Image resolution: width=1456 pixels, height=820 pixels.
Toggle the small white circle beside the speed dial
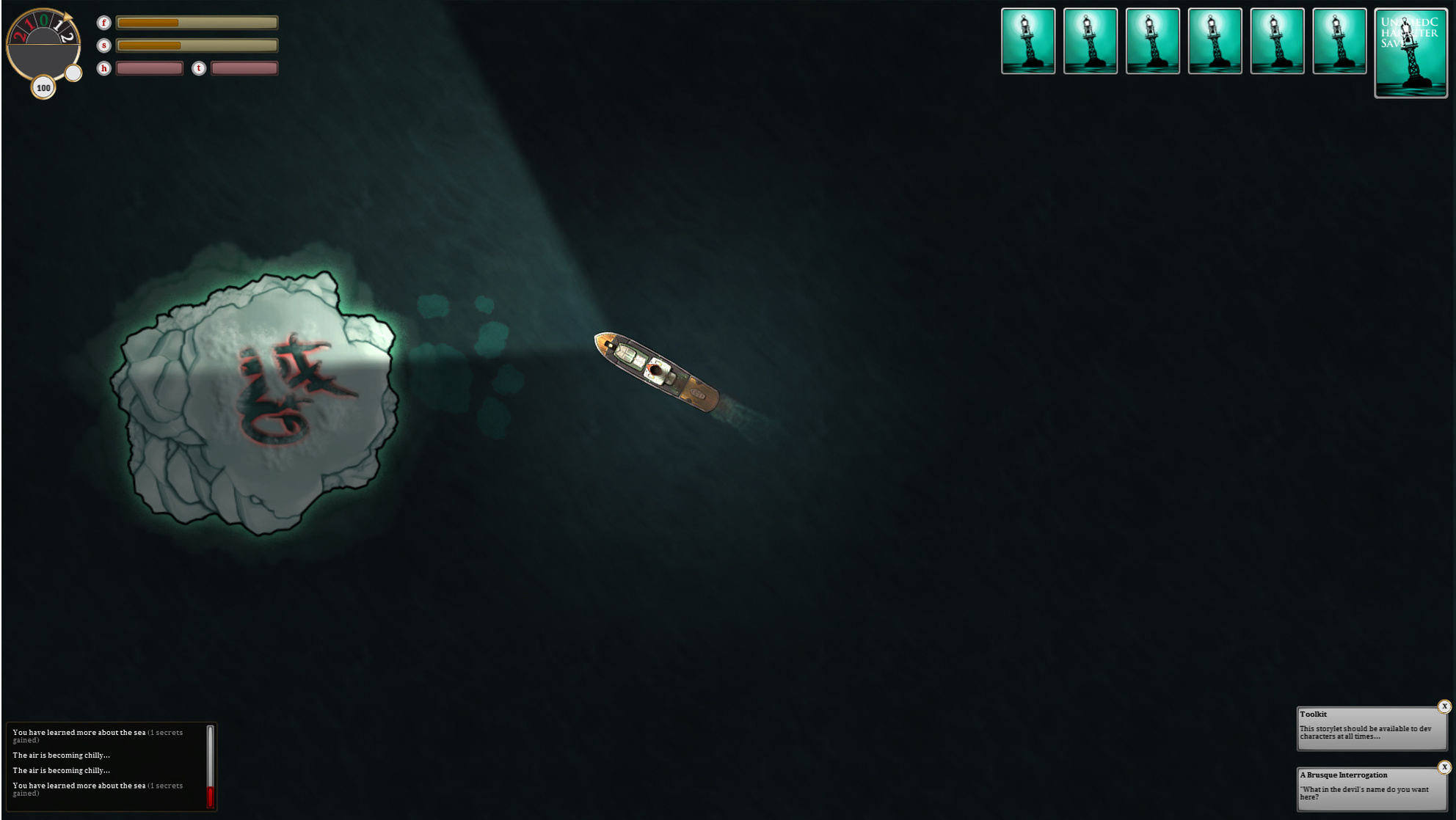click(74, 72)
